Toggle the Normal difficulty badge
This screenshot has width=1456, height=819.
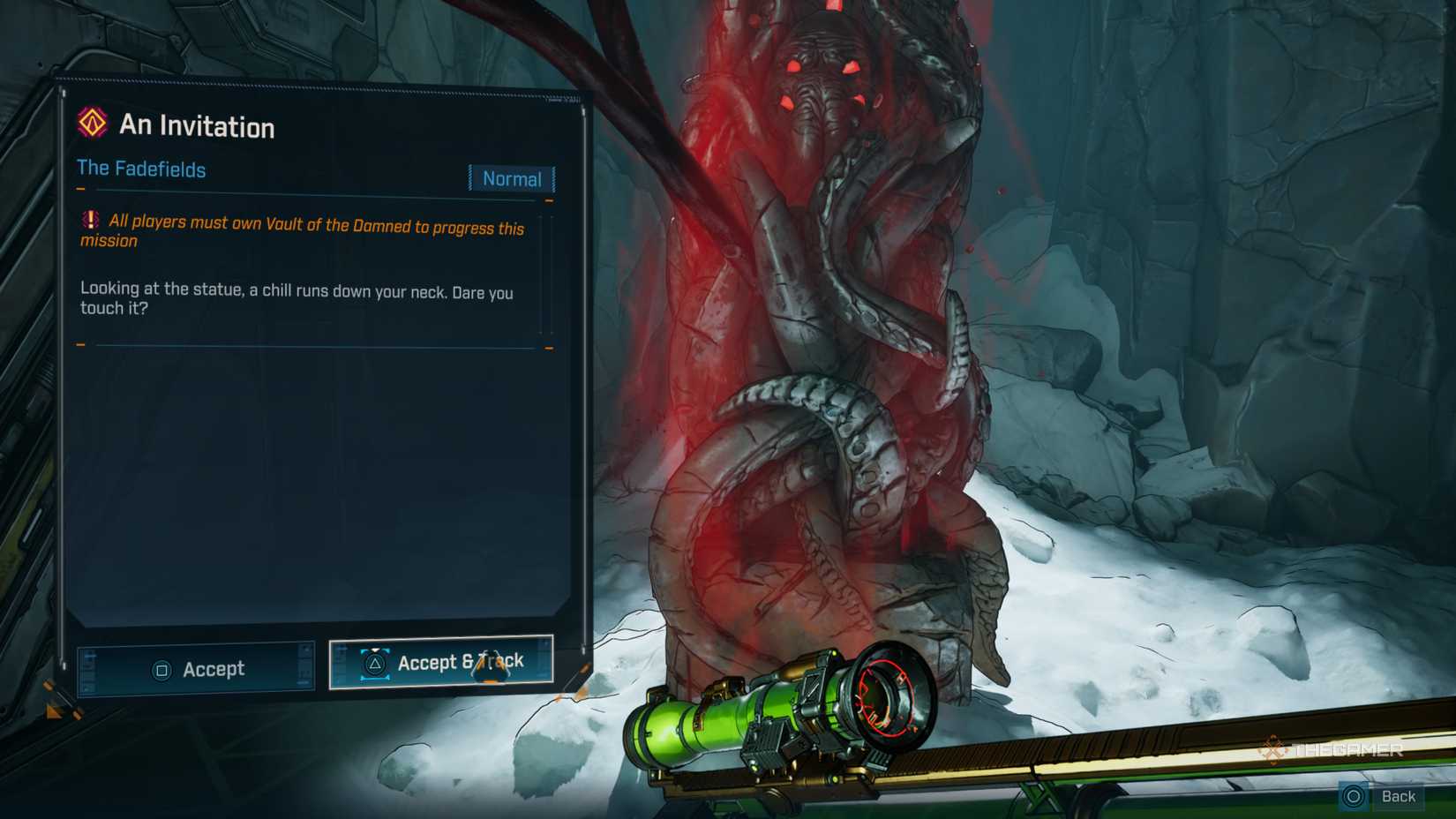tap(512, 179)
